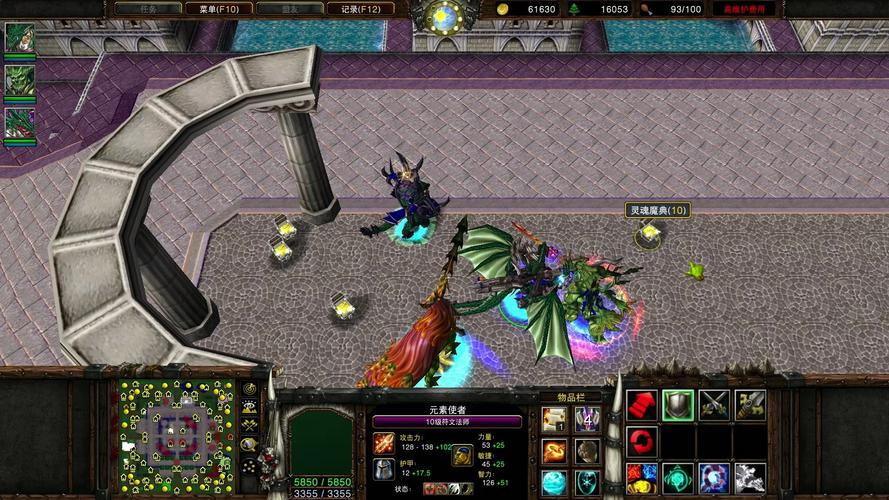889x500 pixels.
Task: Toggle the formation button beside minimap
Action: (x=248, y=466)
